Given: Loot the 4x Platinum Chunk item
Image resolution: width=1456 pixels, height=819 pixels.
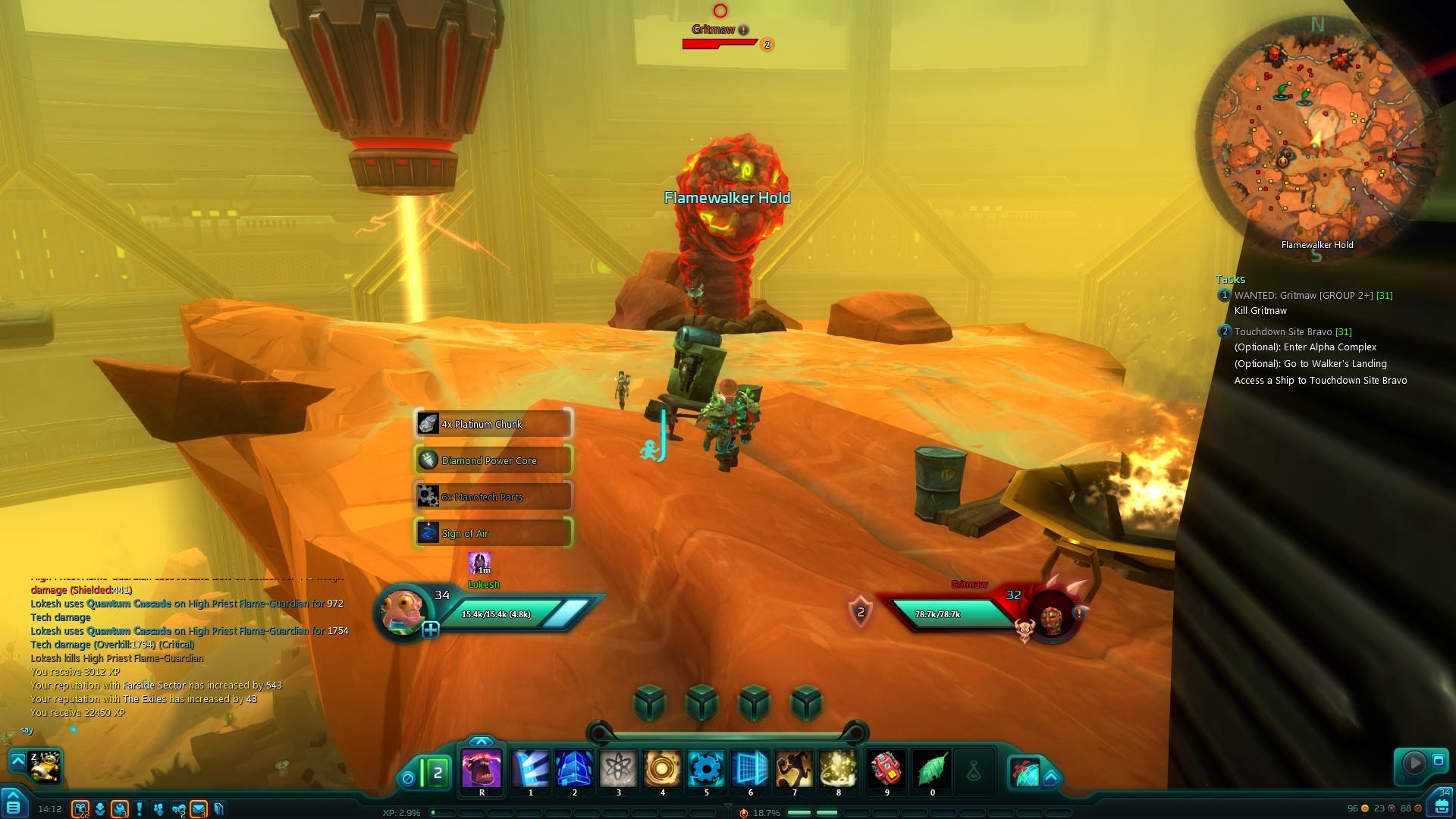Looking at the screenshot, I should [493, 424].
